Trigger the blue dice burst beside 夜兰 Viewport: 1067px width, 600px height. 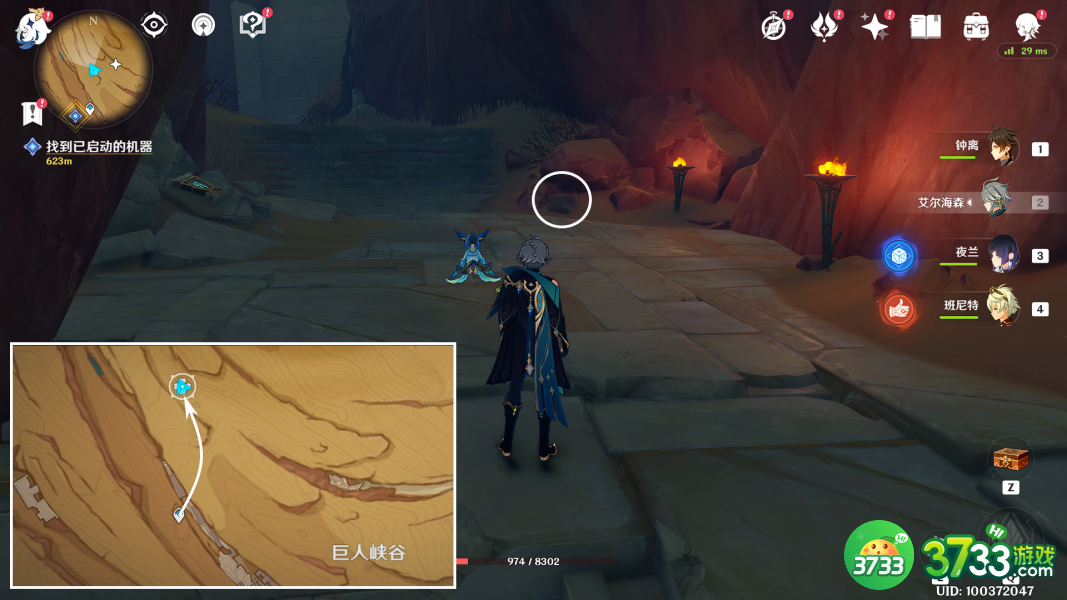[x=900, y=255]
